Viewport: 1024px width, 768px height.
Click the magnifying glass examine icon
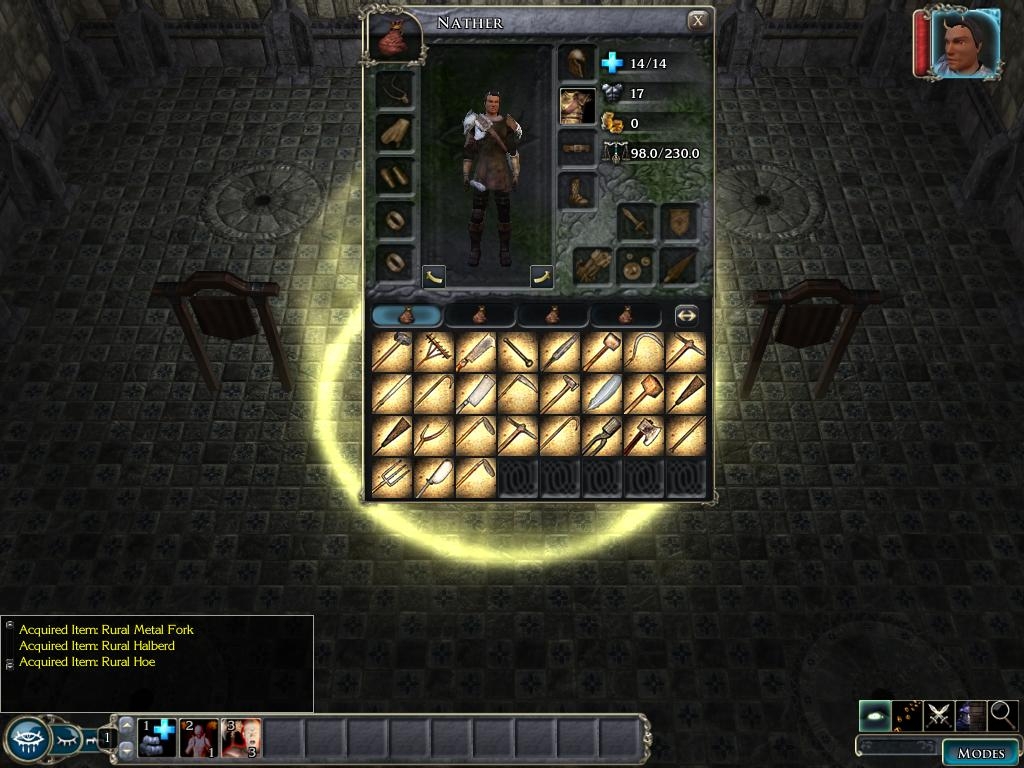1002,715
